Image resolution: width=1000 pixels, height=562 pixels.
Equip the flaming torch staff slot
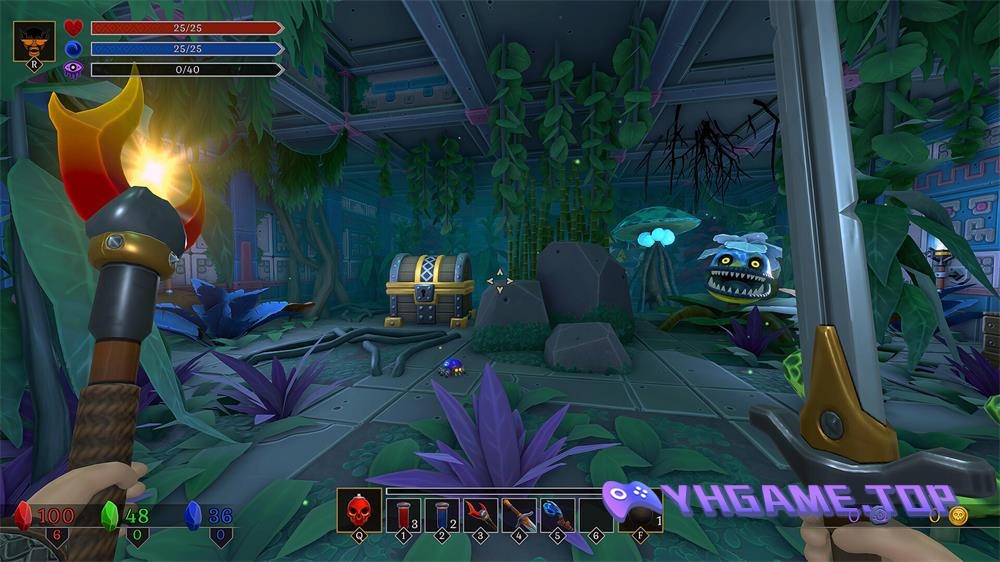tap(480, 514)
